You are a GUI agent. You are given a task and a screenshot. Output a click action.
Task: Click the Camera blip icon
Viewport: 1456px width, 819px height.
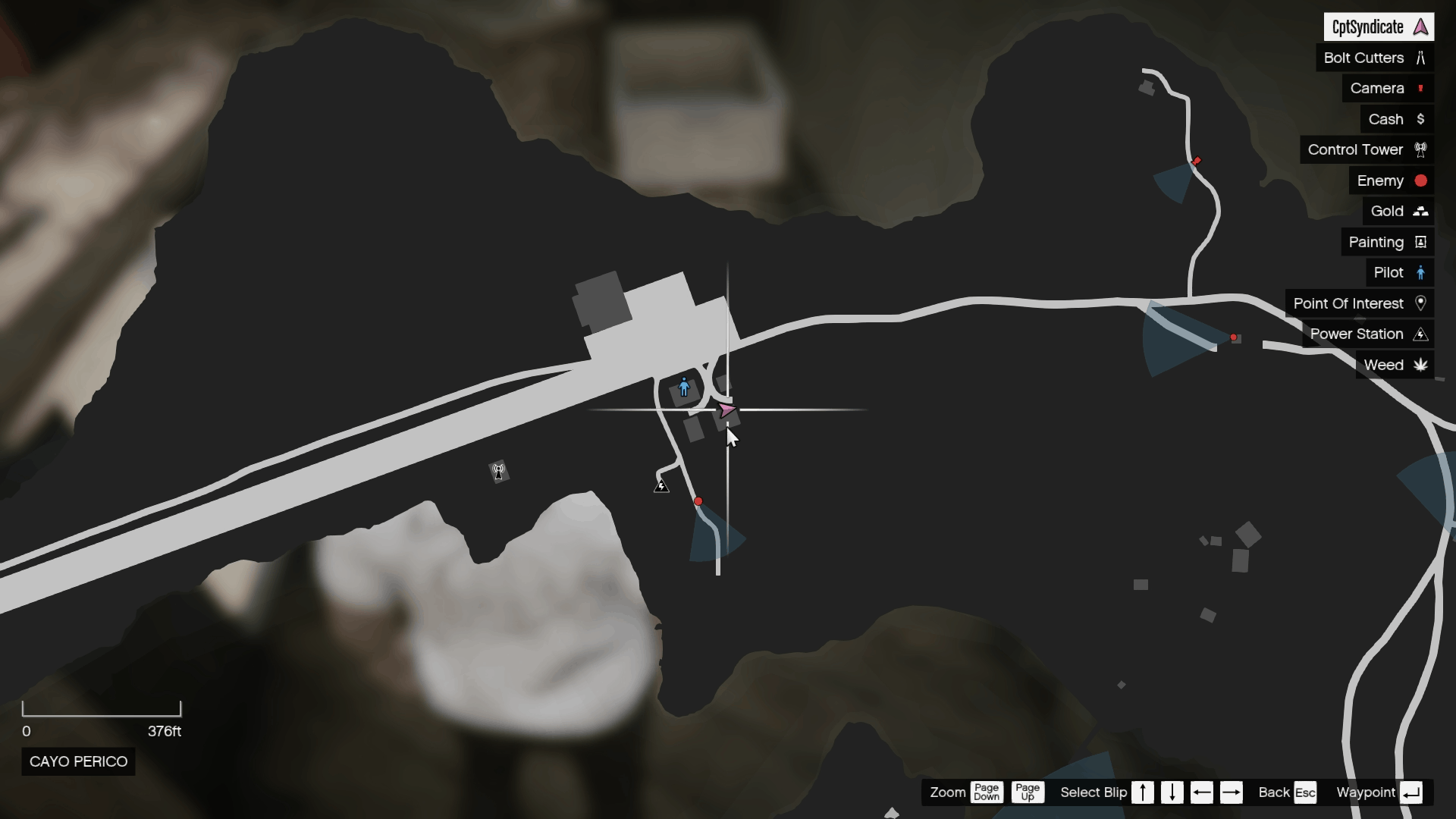(1421, 88)
